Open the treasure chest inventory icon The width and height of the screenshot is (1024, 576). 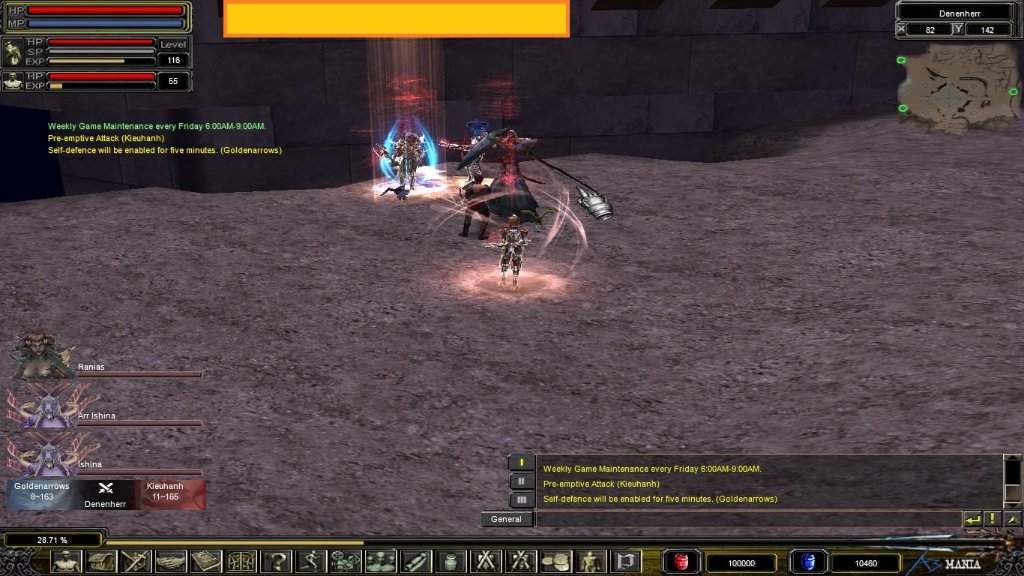tap(101, 562)
